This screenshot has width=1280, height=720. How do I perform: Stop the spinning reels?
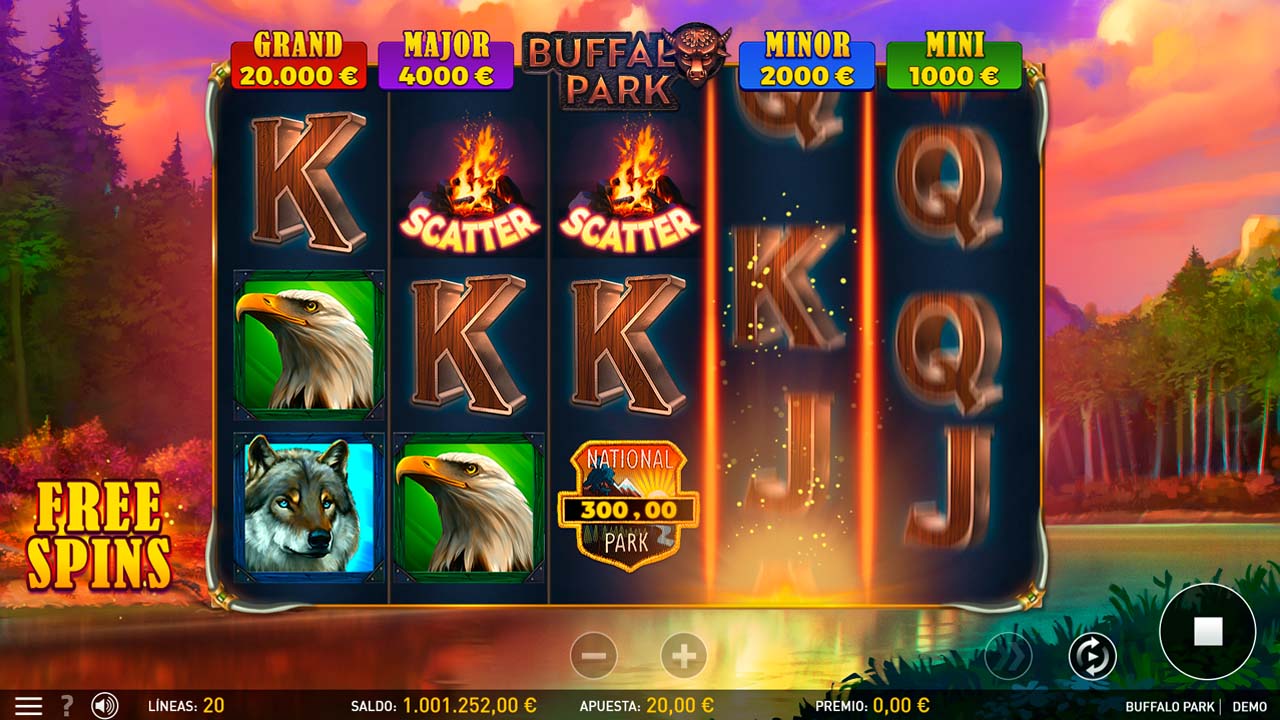coord(1207,631)
